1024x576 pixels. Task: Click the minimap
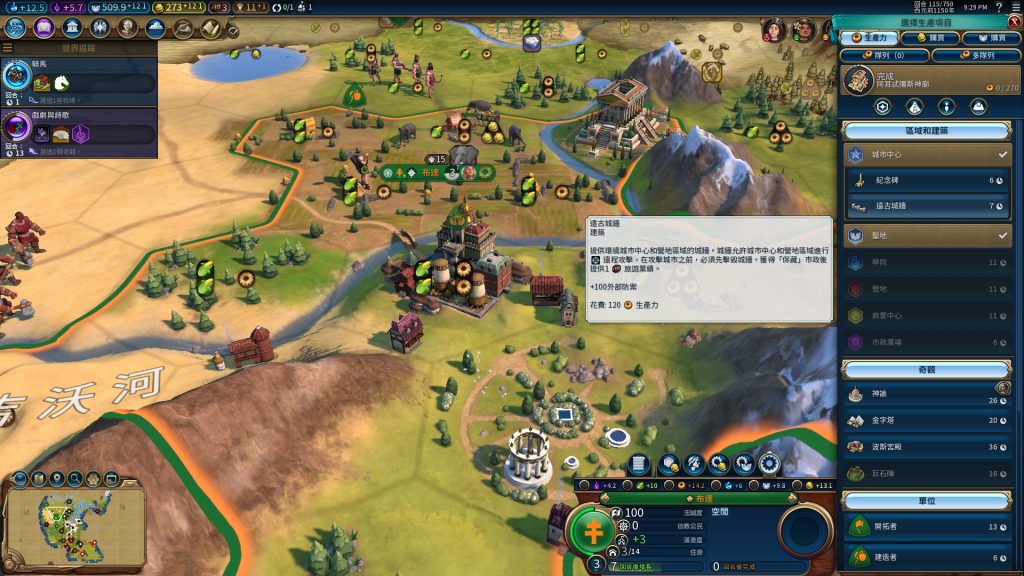coord(77,524)
